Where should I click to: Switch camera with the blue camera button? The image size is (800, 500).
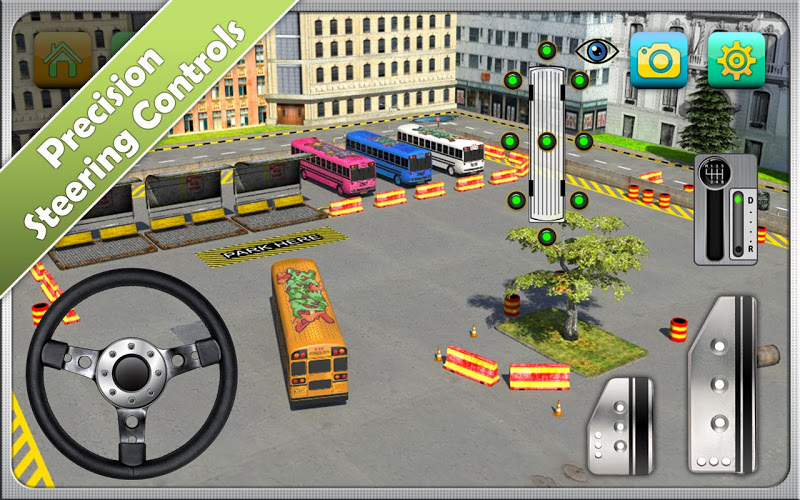coord(658,60)
